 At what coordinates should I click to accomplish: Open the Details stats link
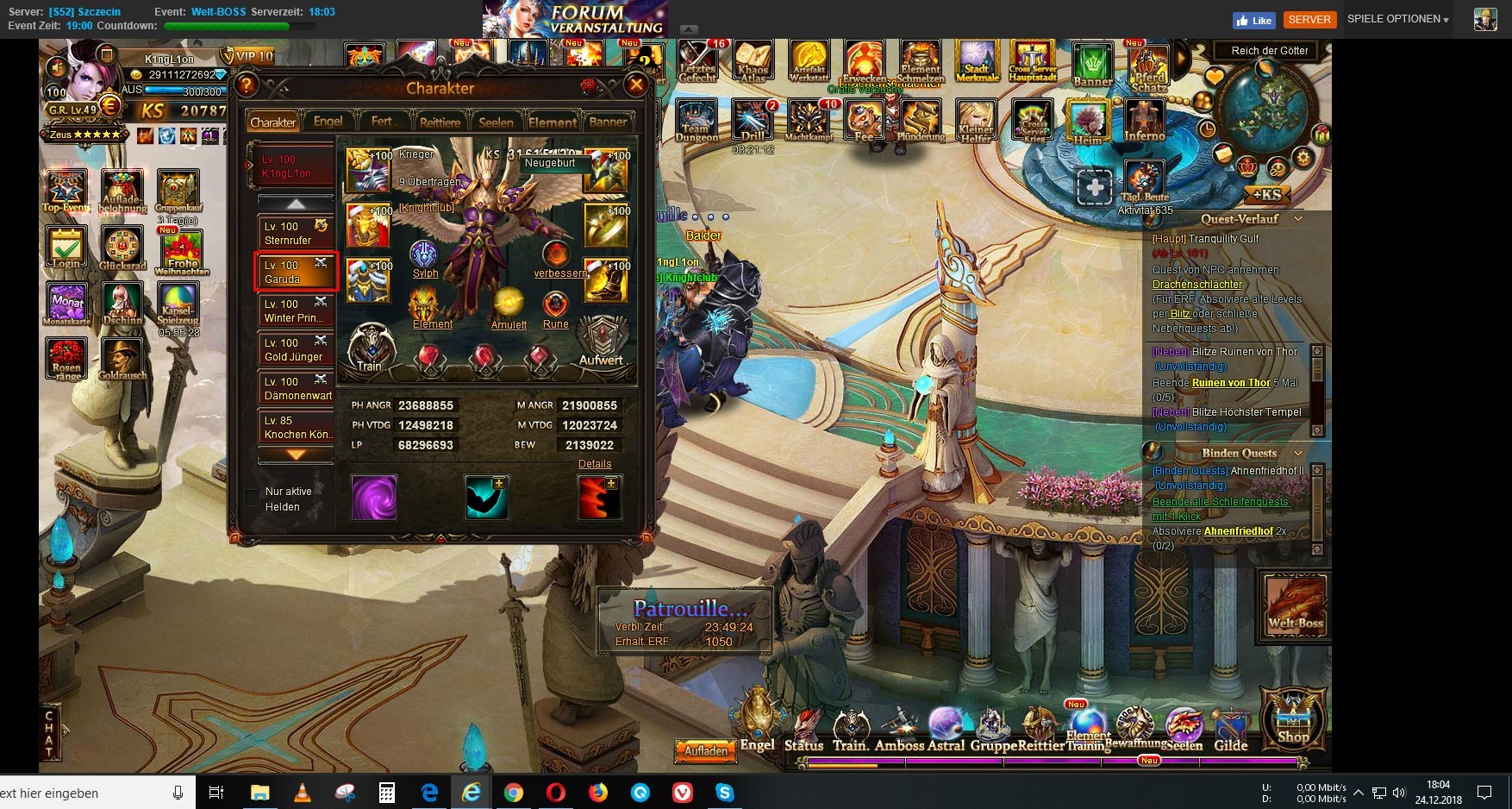click(x=595, y=464)
